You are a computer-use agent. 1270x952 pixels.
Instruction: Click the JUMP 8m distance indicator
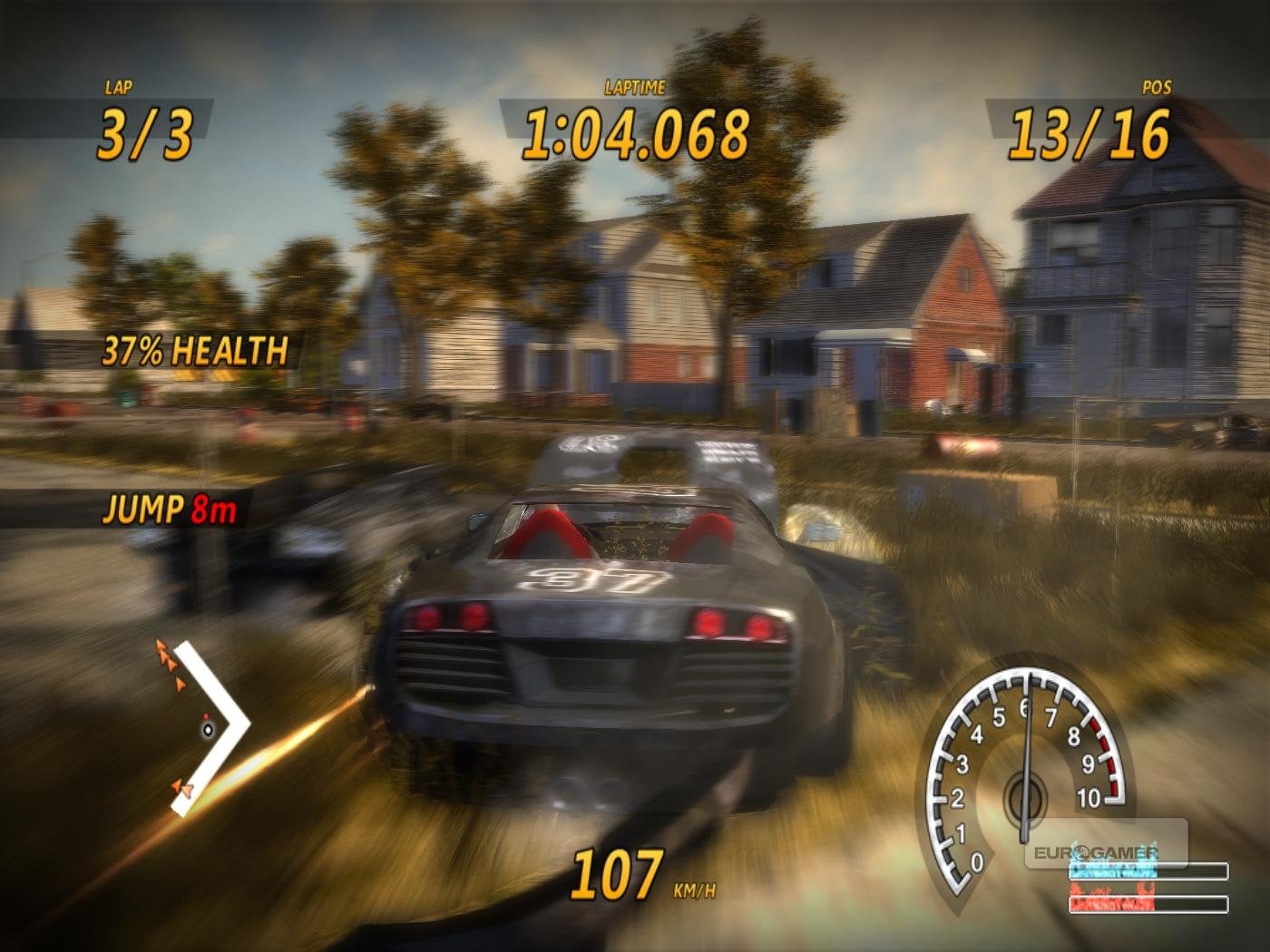[x=169, y=510]
